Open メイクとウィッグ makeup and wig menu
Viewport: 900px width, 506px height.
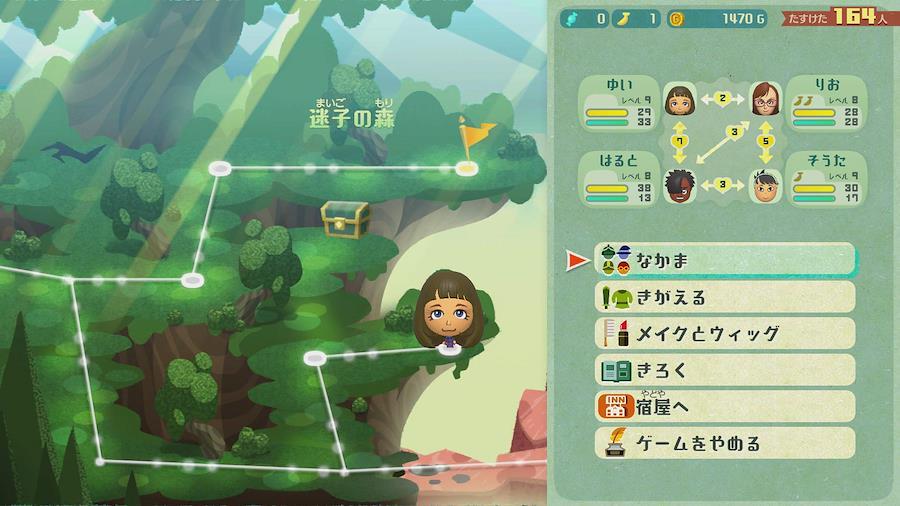(725, 333)
